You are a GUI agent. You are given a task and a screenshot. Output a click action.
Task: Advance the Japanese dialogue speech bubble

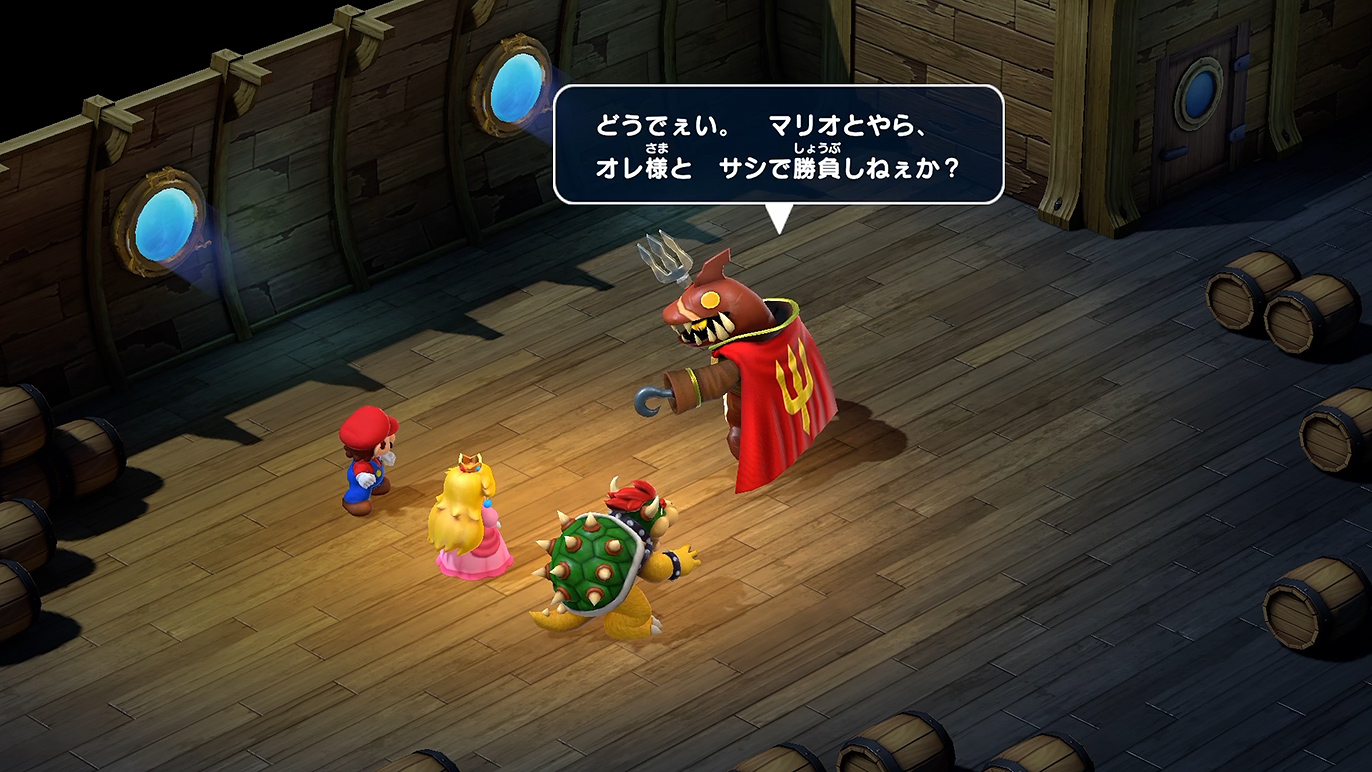[777, 145]
